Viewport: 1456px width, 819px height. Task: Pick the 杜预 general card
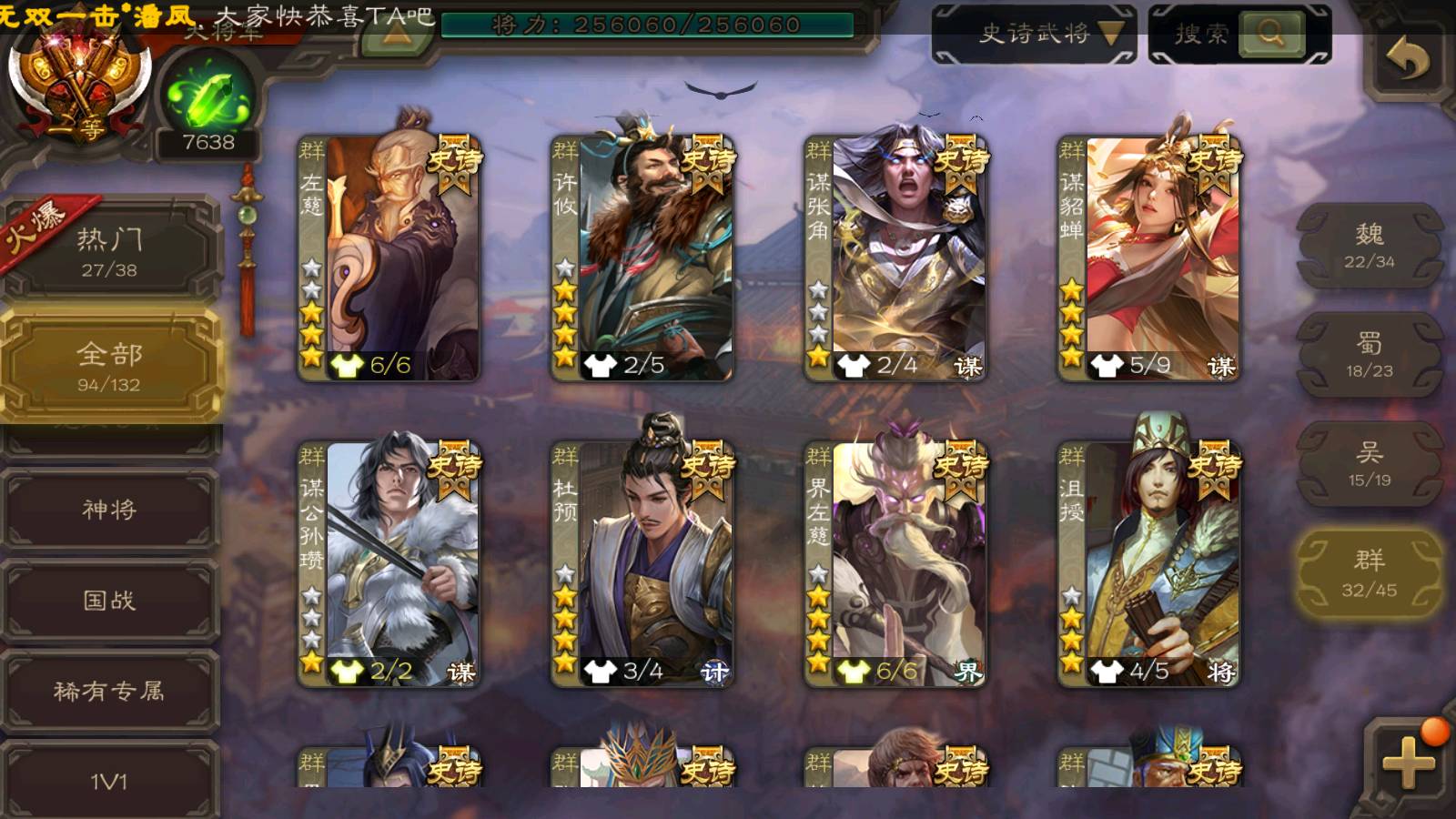click(x=642, y=562)
